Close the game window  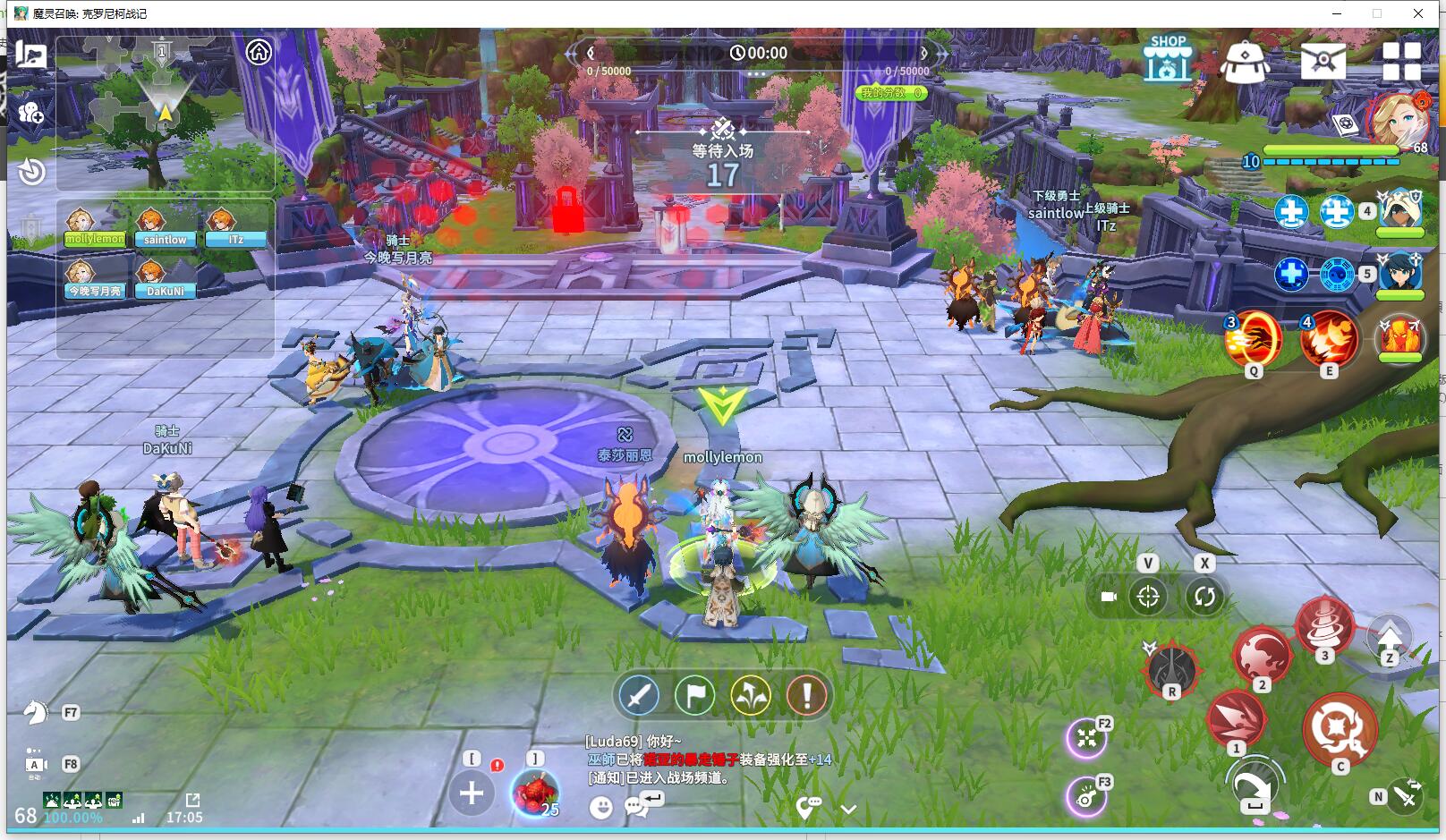point(1418,13)
